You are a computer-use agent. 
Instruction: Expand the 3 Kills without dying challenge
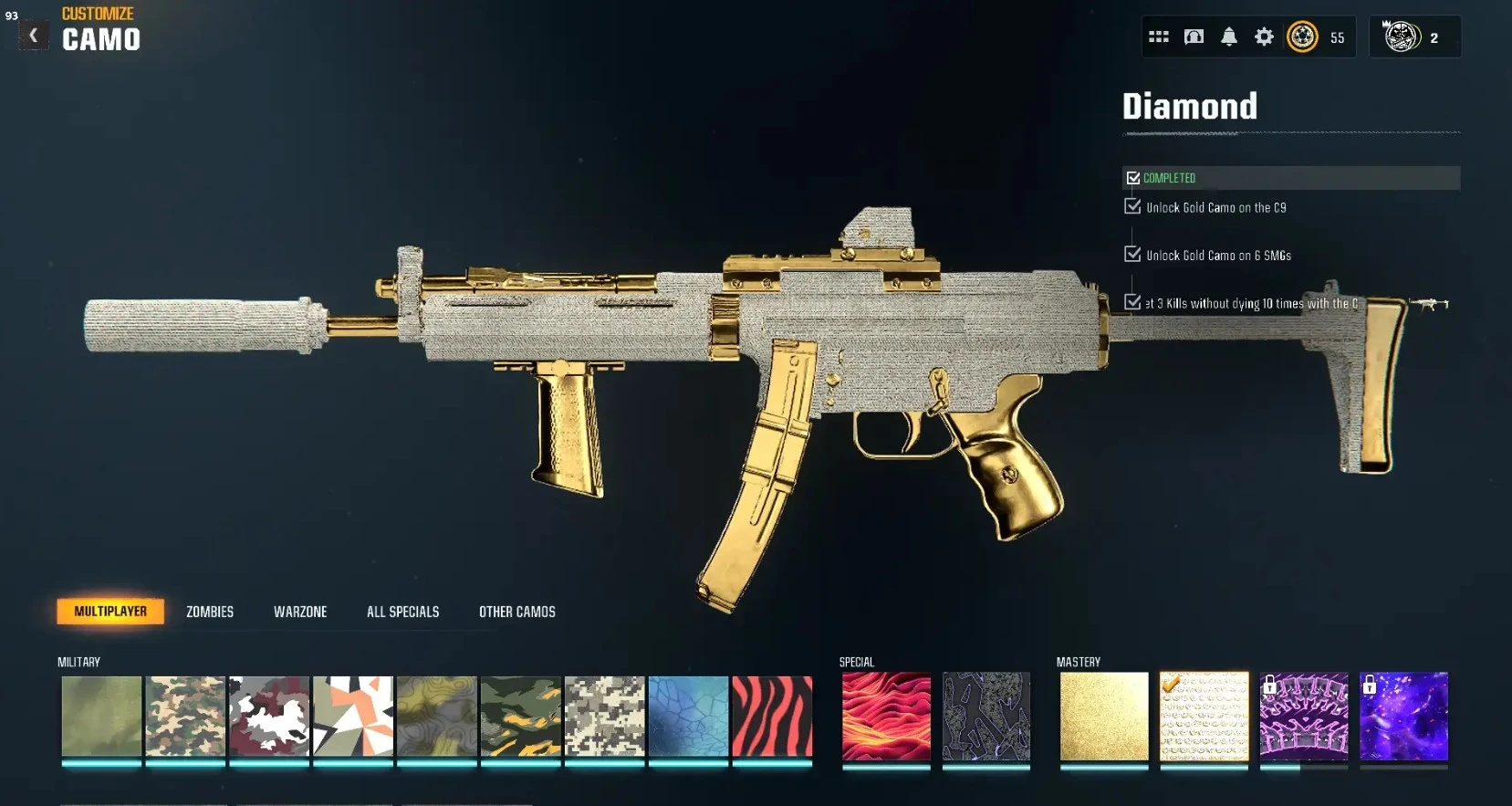tap(1131, 302)
